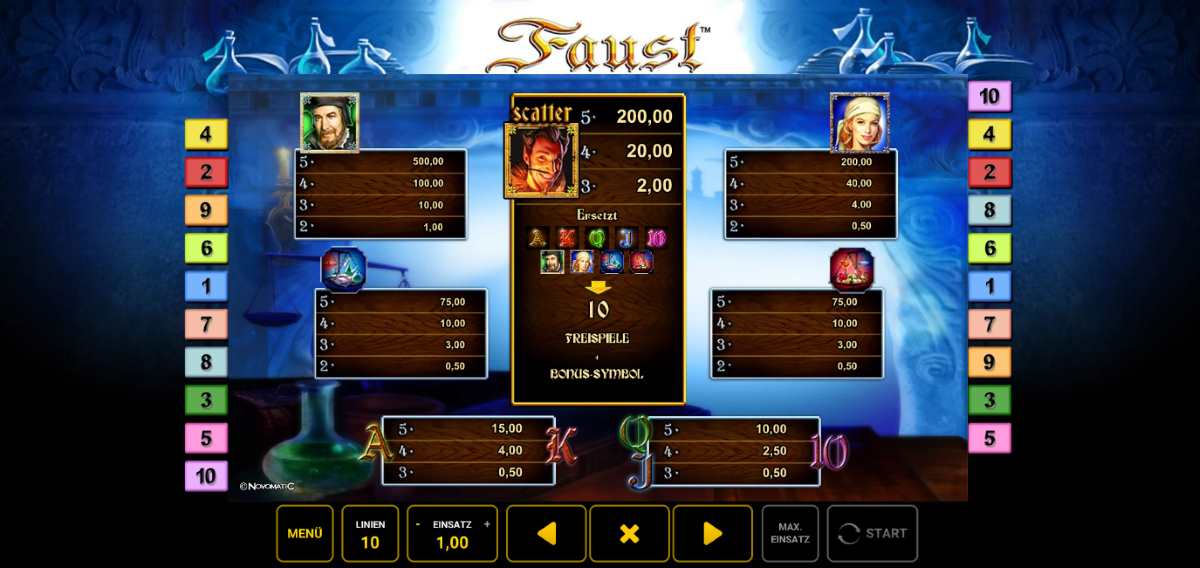Choose the MAX. EINSATZ button
The image size is (1200, 568).
pyautogui.click(x=790, y=533)
